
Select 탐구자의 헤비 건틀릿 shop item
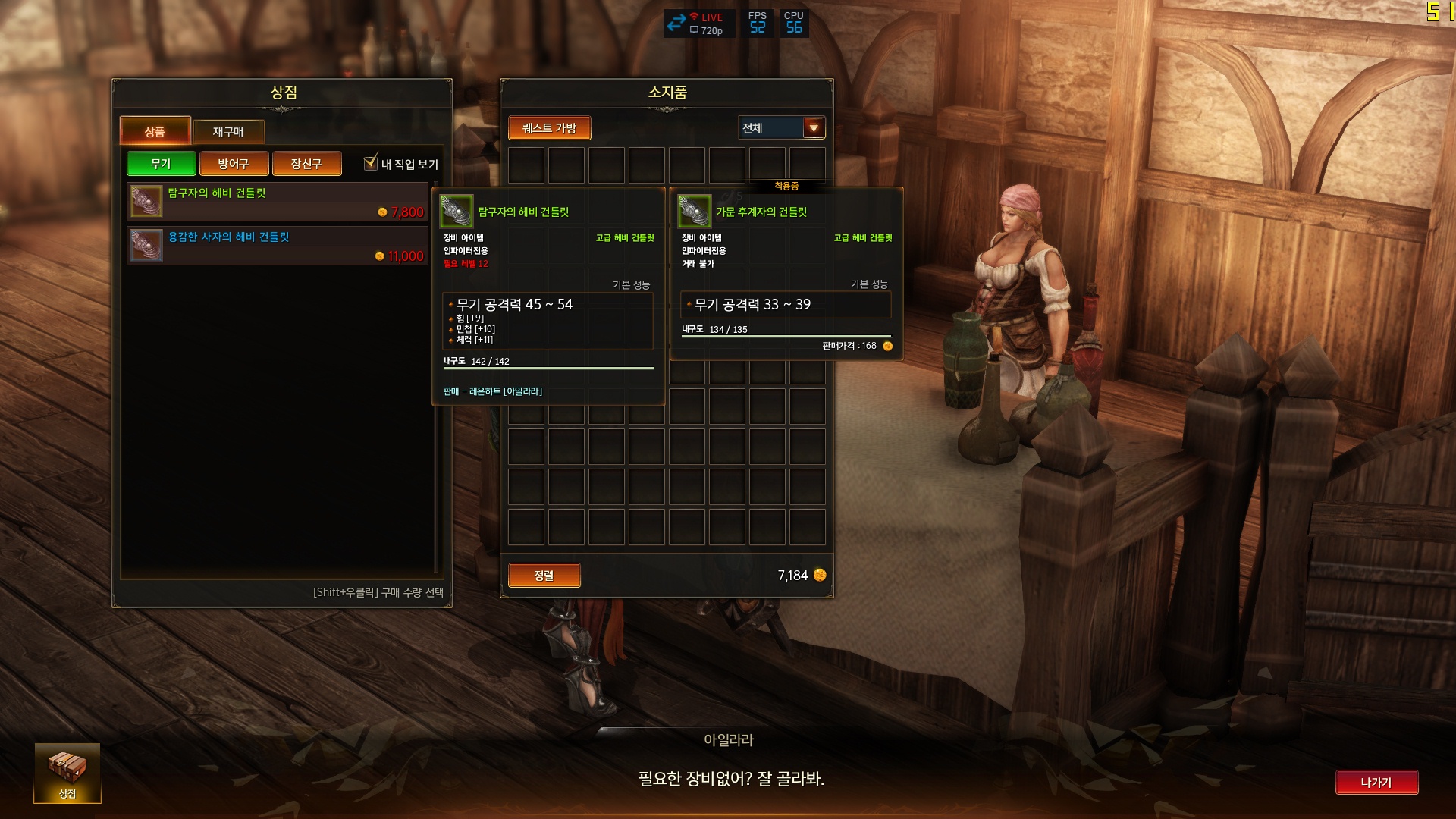click(x=277, y=202)
